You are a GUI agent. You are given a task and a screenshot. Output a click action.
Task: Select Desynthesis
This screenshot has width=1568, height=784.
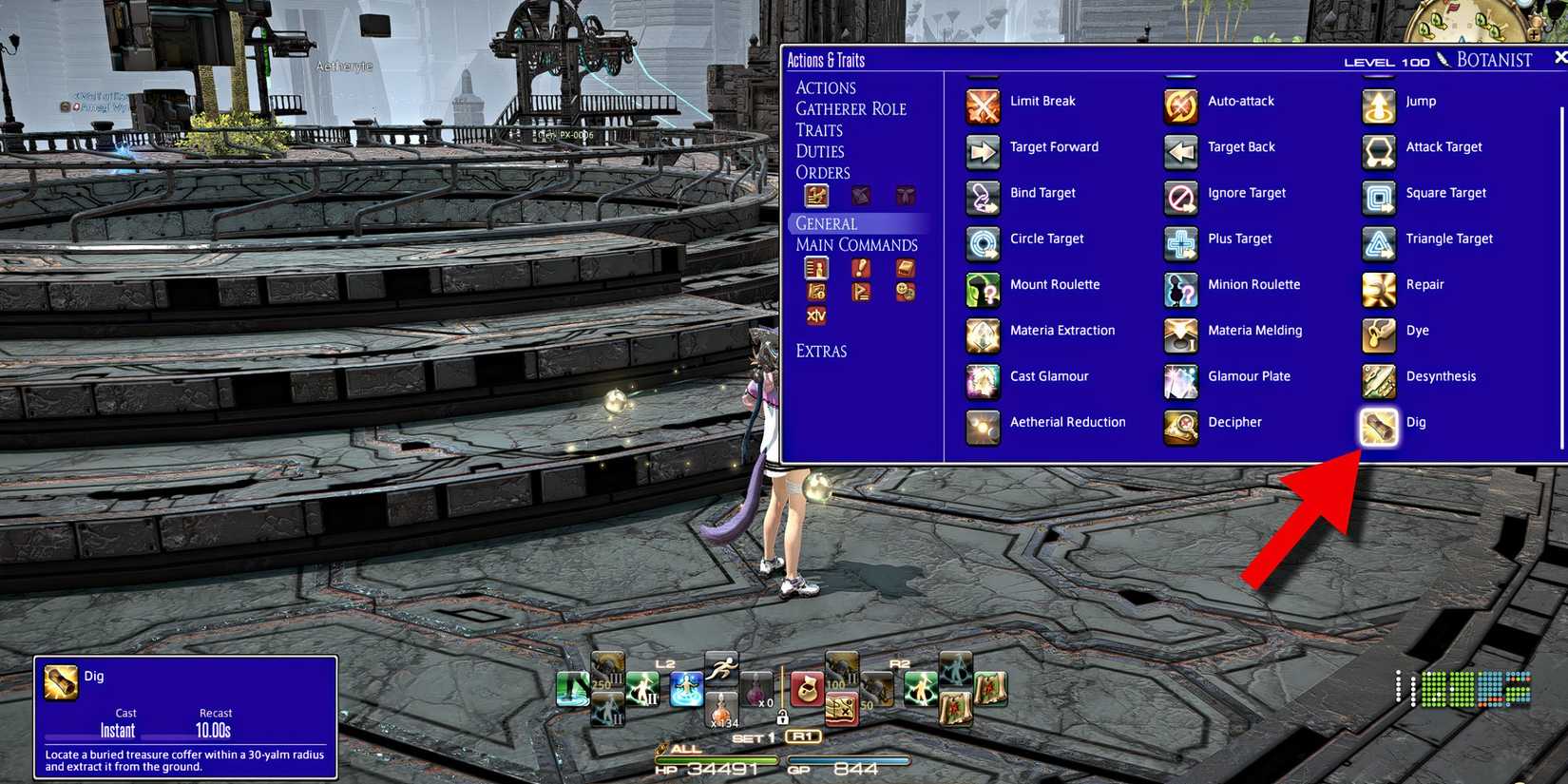click(x=1378, y=381)
